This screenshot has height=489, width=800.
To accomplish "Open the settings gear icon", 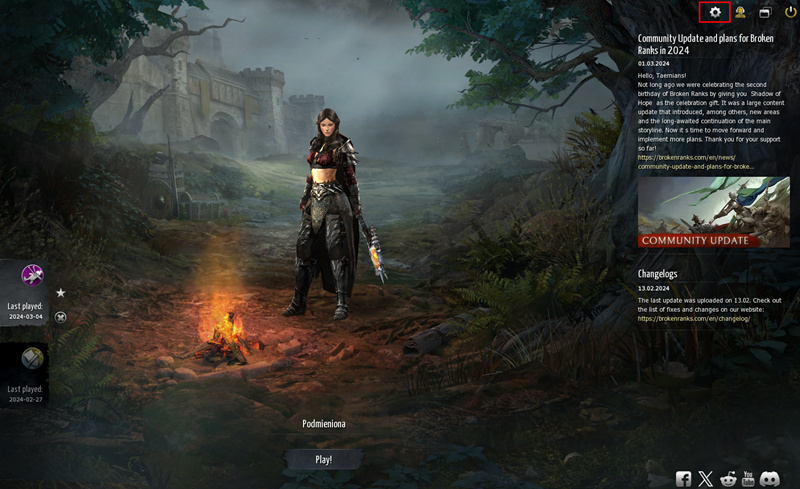I will click(x=714, y=12).
